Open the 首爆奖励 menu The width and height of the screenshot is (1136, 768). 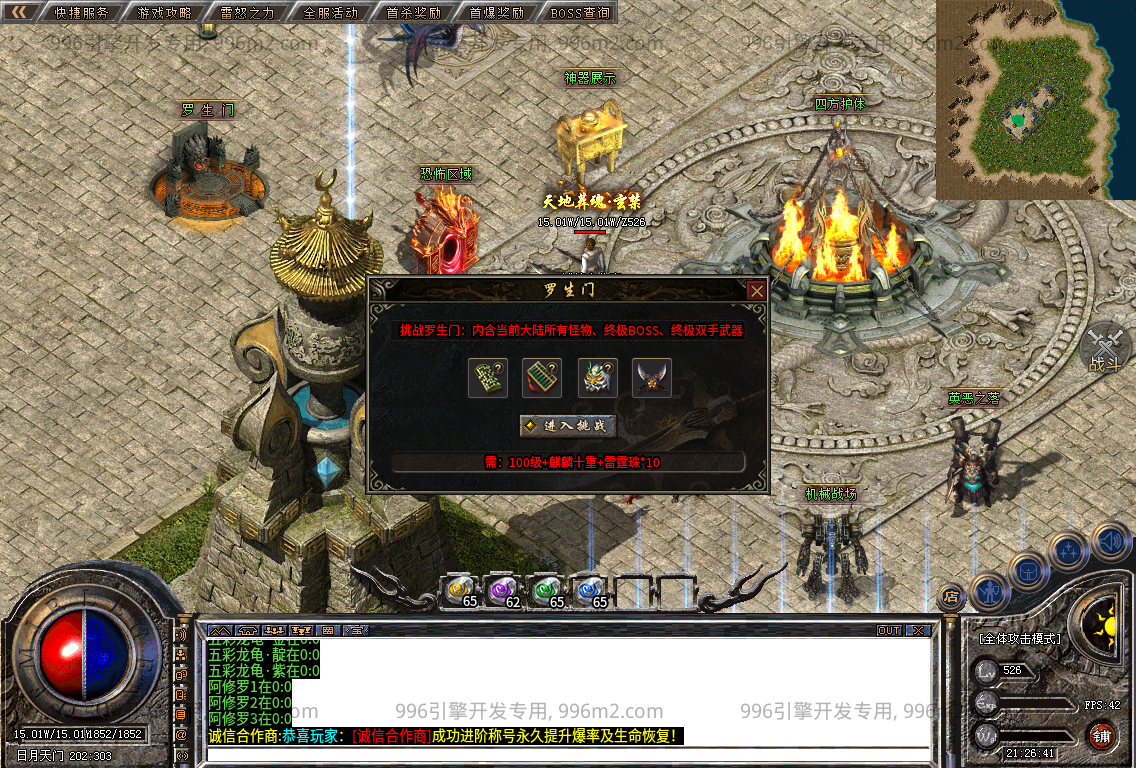[496, 13]
